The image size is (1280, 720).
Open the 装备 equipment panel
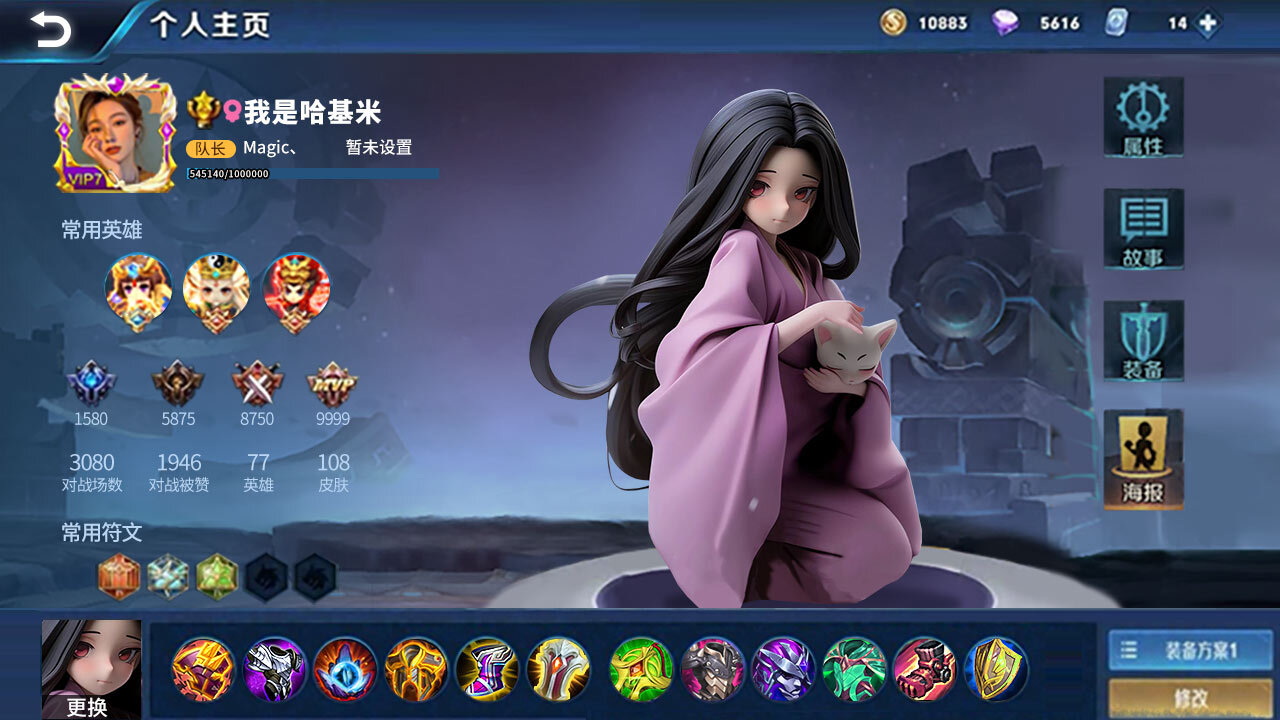tap(1143, 341)
